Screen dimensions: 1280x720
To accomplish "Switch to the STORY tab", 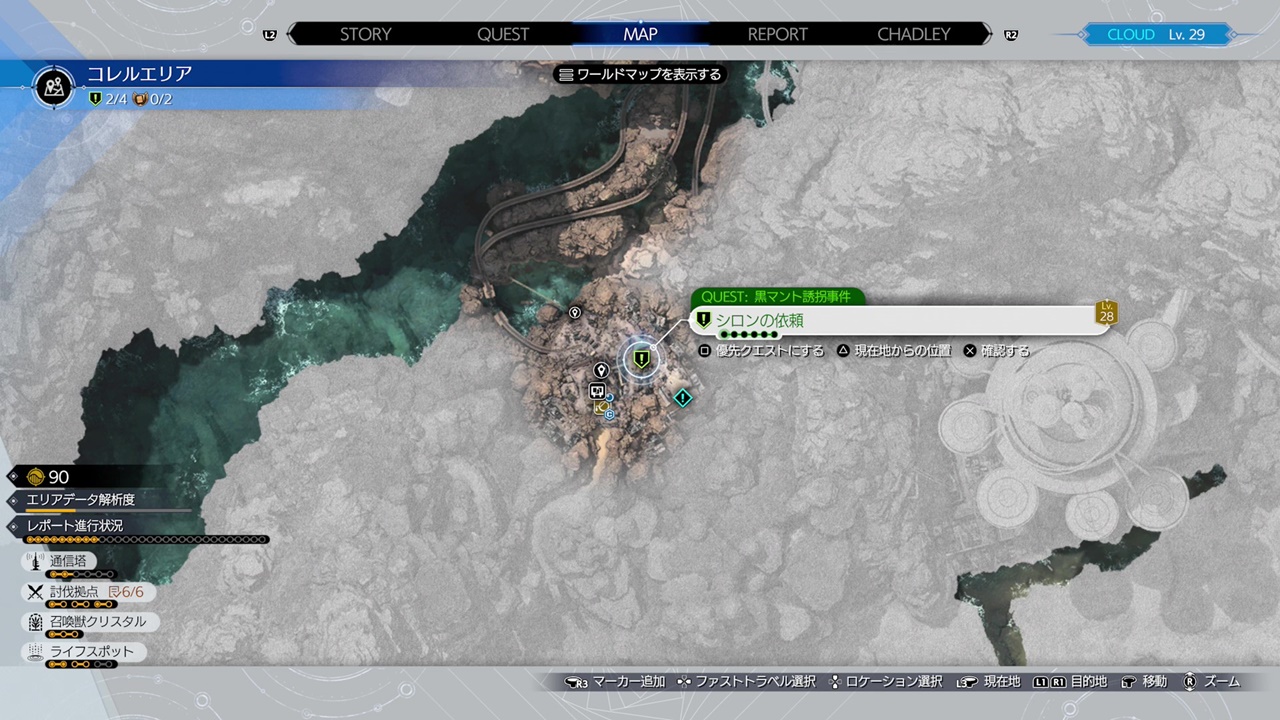I will [x=365, y=34].
